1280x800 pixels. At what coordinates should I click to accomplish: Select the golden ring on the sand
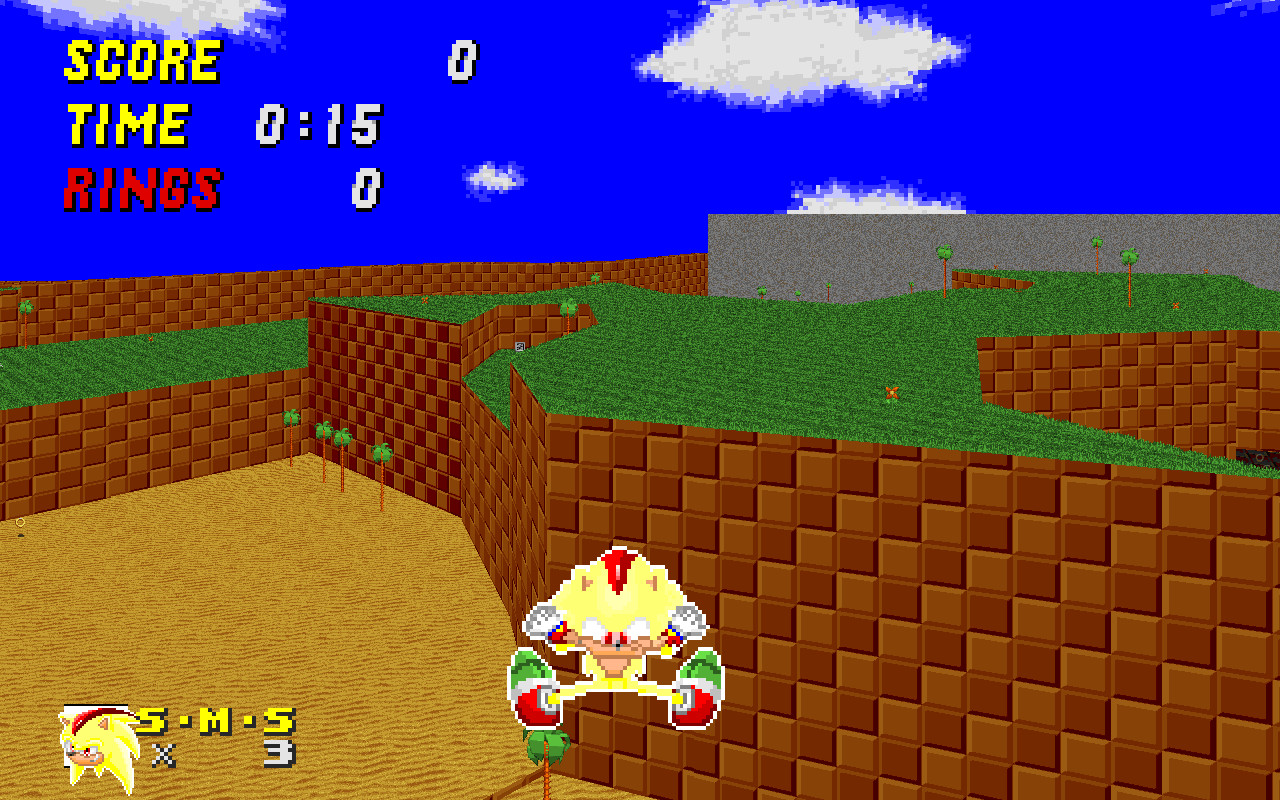tap(19, 521)
